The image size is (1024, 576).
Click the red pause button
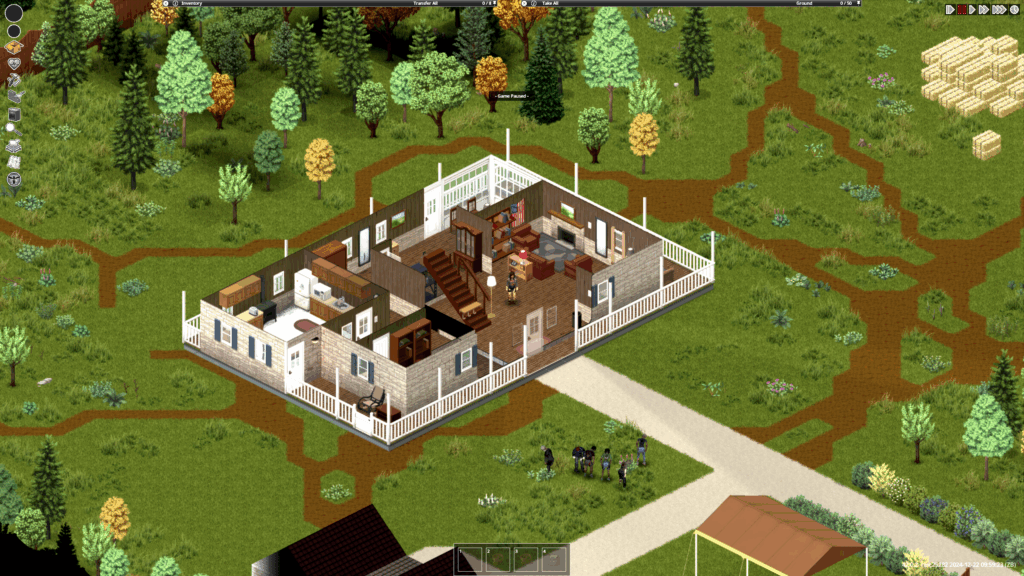pyautogui.click(x=962, y=9)
